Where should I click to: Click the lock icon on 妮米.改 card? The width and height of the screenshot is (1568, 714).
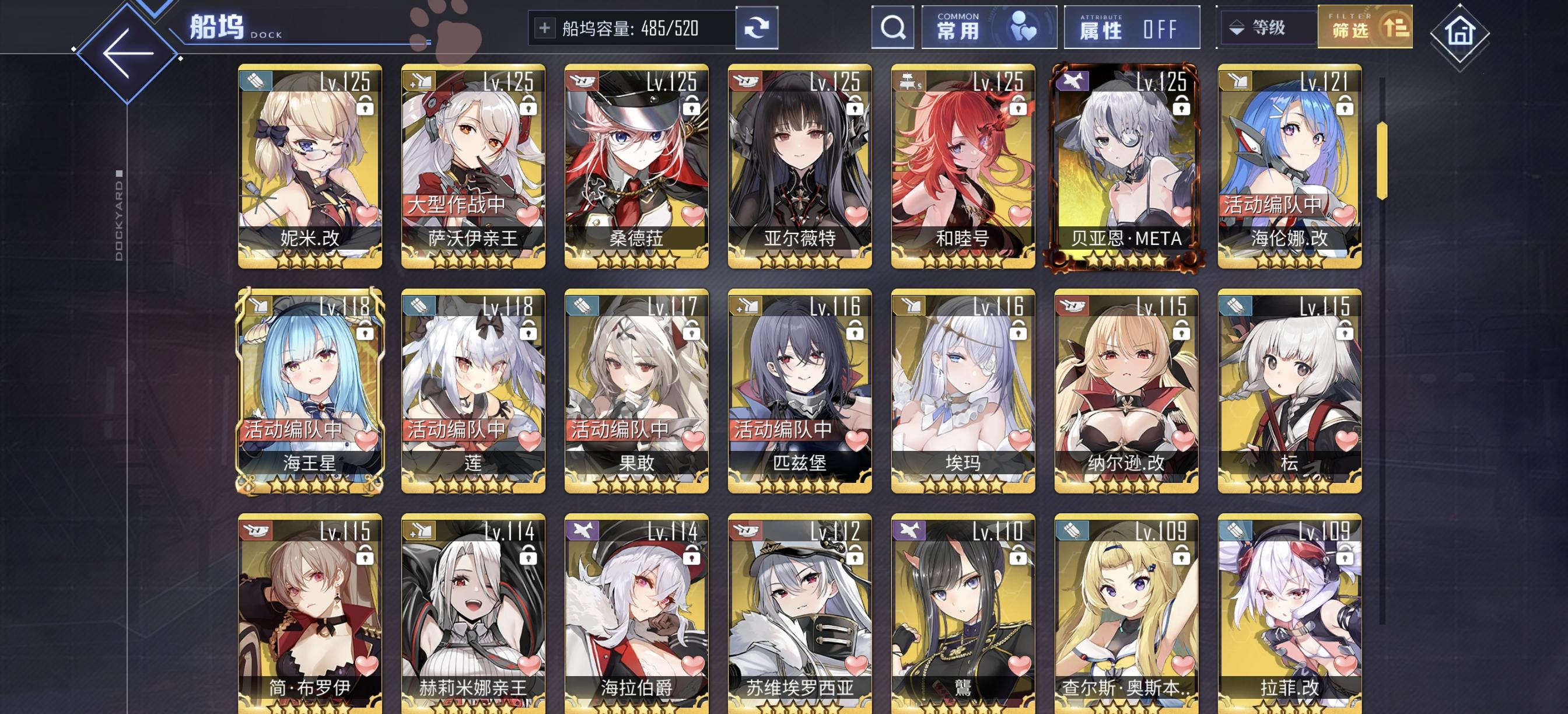pyautogui.click(x=365, y=108)
